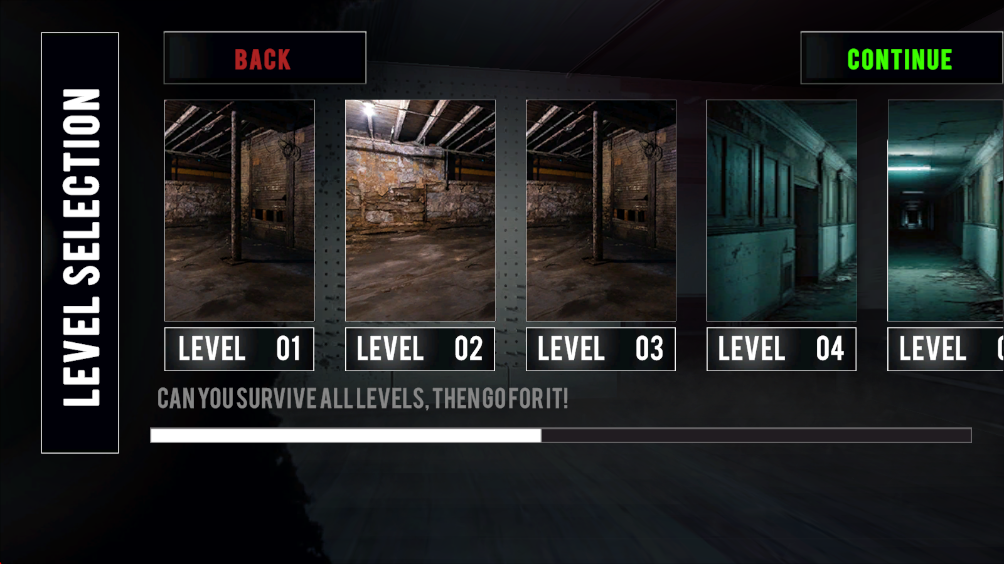Activate the LEVEL 04 label button
The width and height of the screenshot is (1004, 564).
781,349
